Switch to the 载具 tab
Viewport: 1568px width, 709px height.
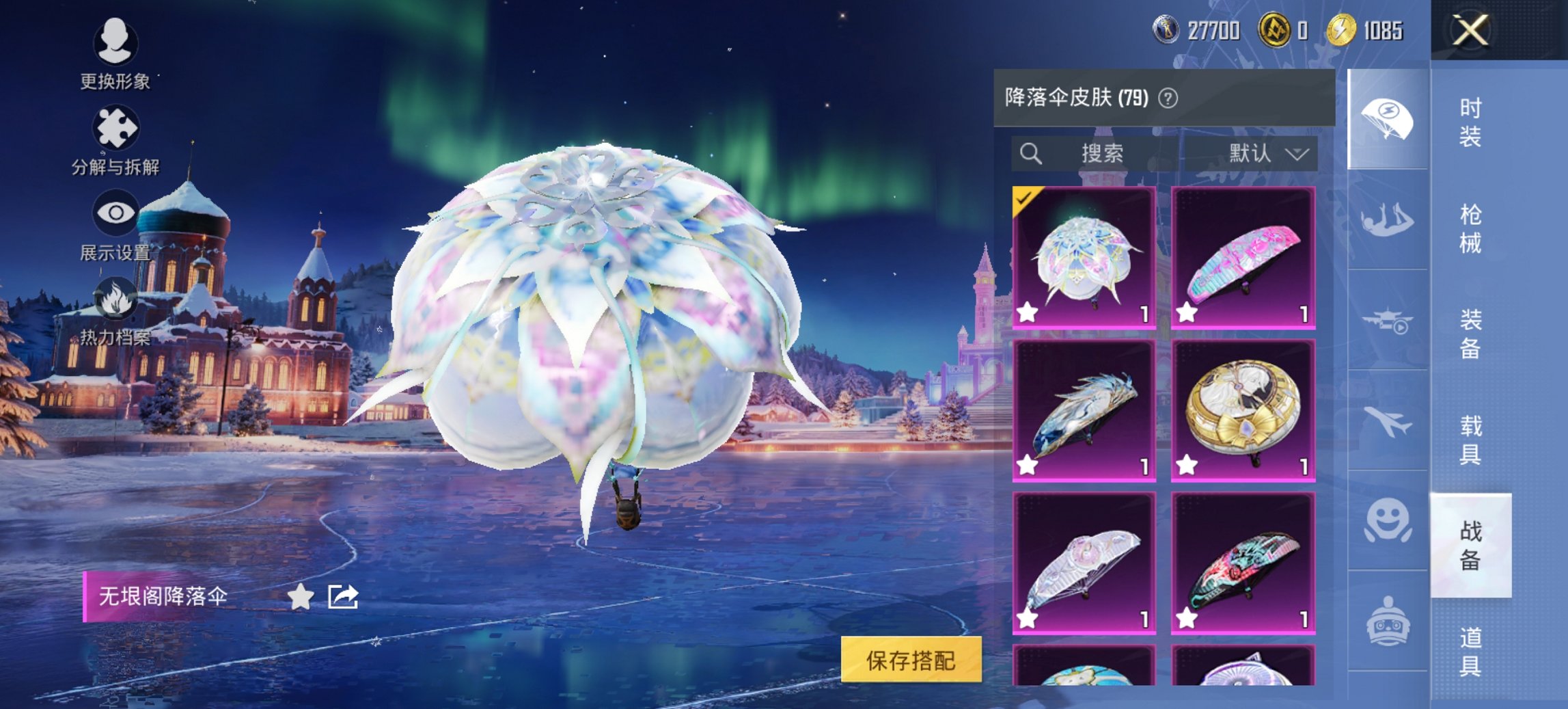(1472, 441)
